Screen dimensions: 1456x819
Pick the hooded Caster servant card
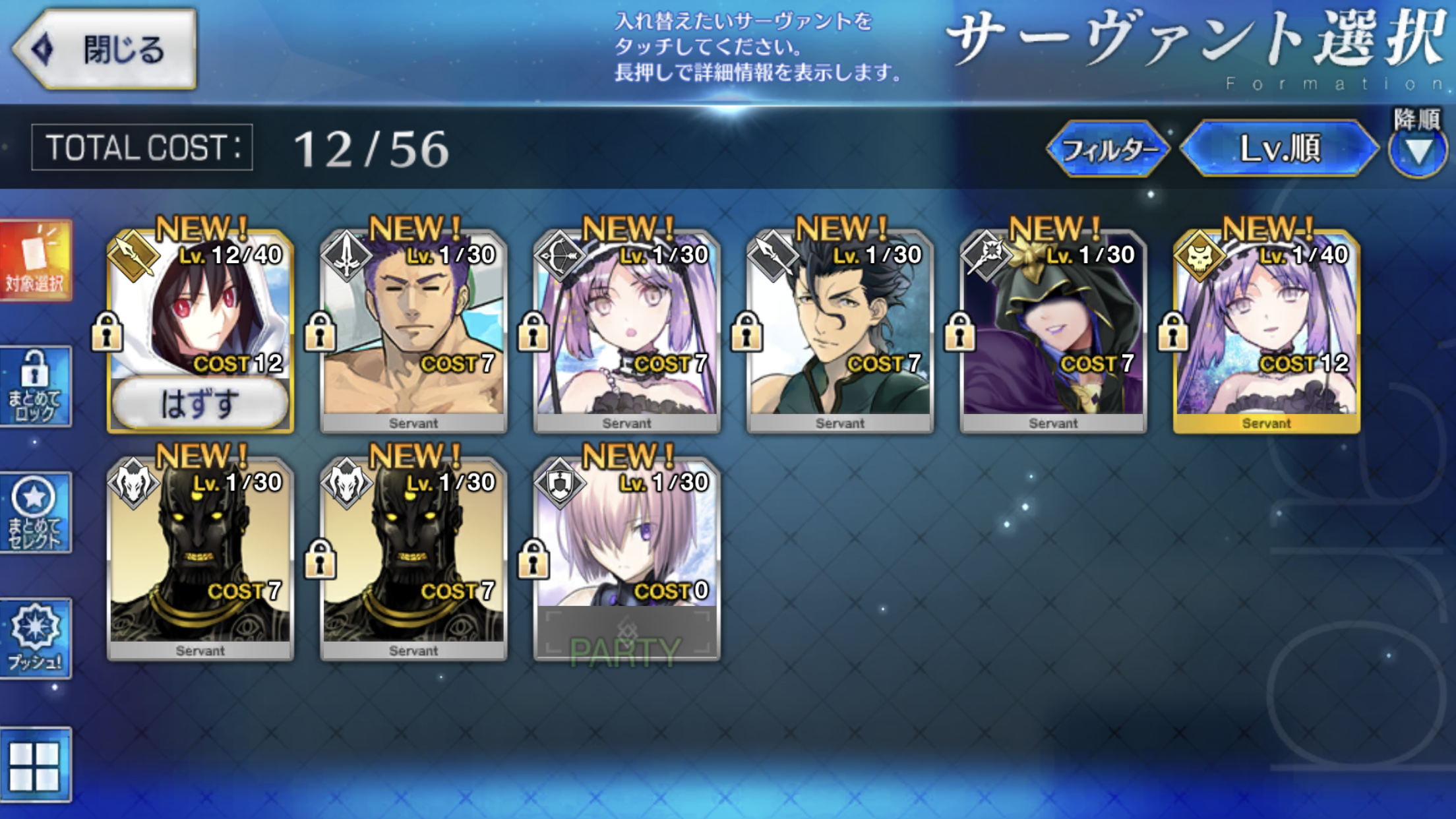tap(1053, 330)
